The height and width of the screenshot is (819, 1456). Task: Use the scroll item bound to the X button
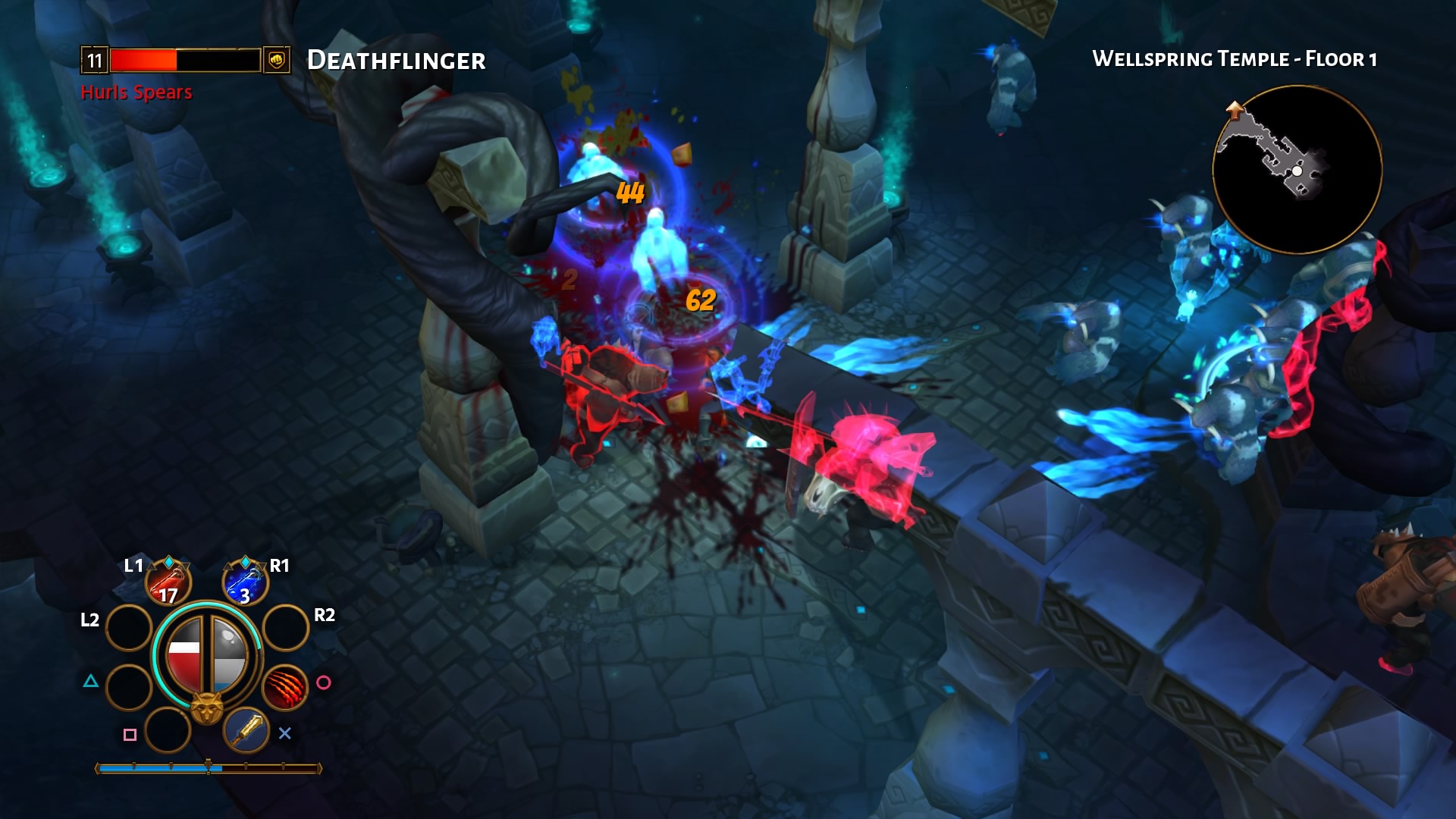(x=245, y=731)
